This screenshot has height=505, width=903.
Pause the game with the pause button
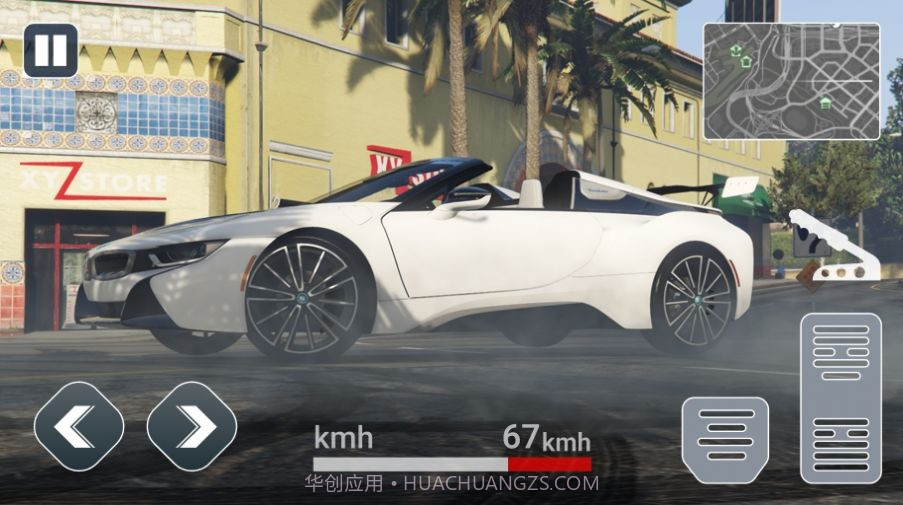point(50,51)
